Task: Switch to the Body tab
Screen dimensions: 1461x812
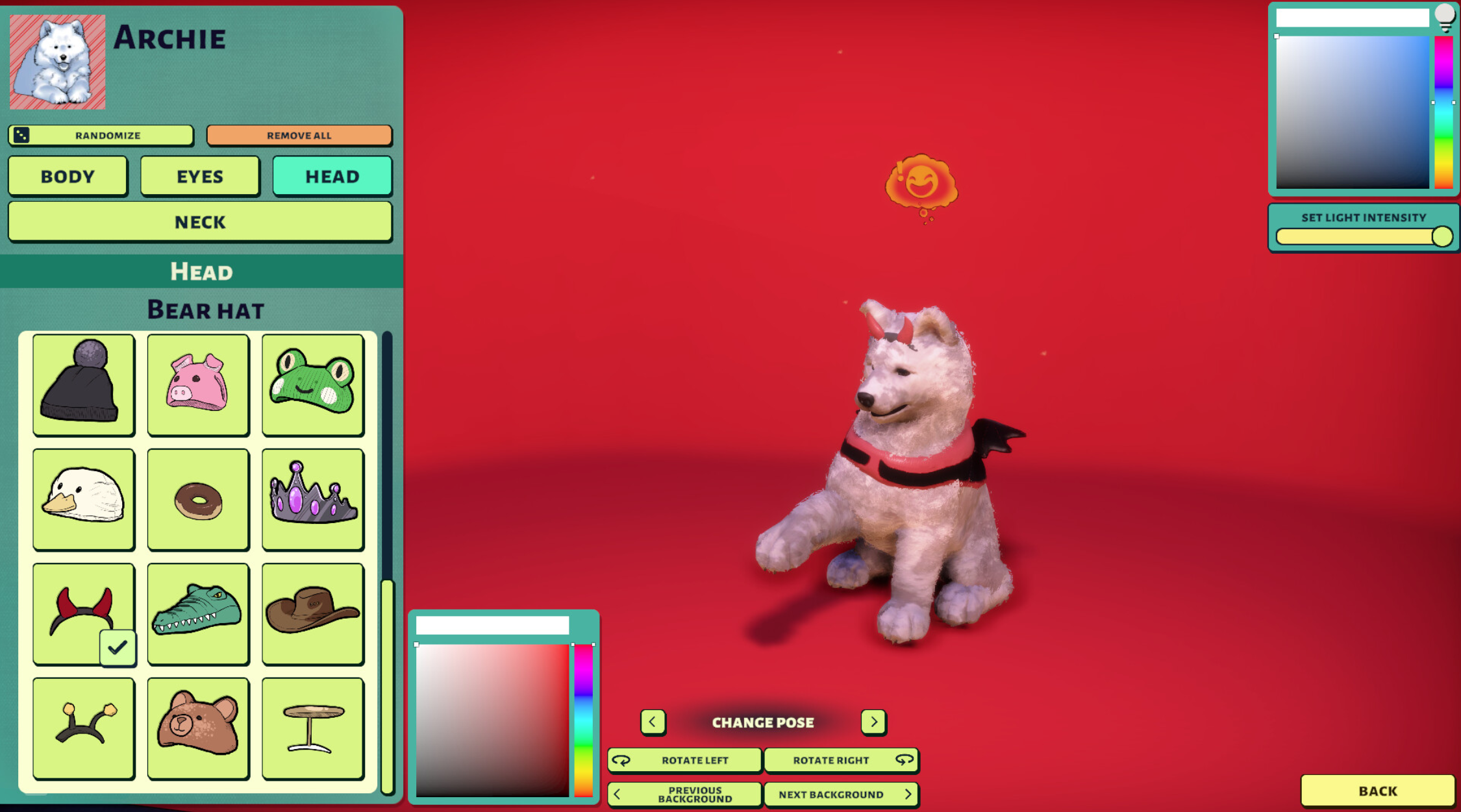Action: [68, 176]
